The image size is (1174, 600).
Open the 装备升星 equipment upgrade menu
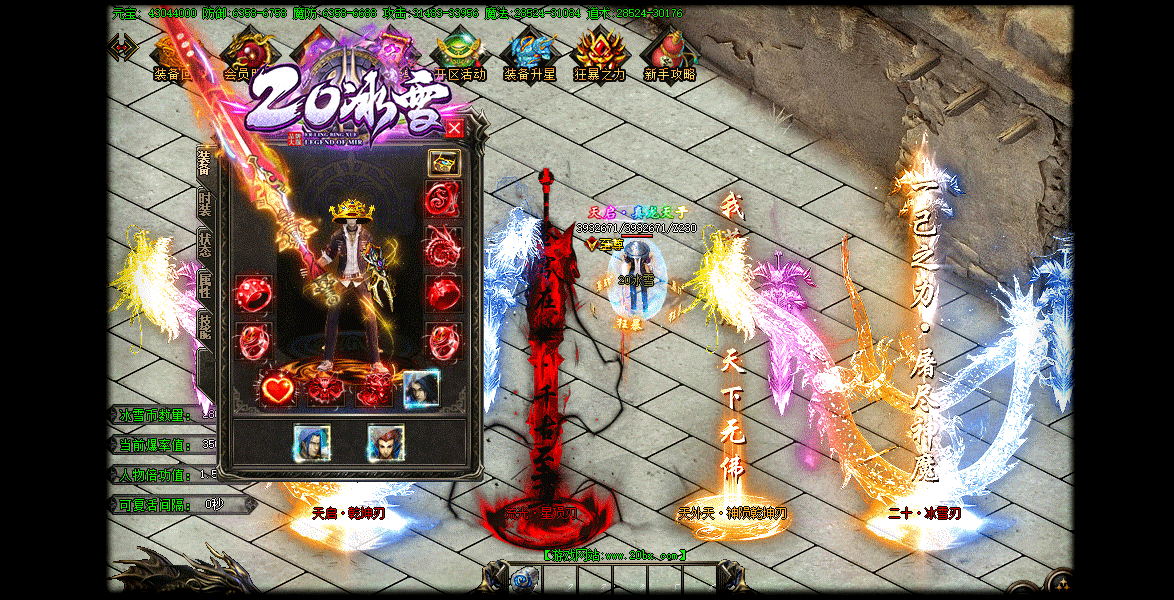click(x=530, y=54)
